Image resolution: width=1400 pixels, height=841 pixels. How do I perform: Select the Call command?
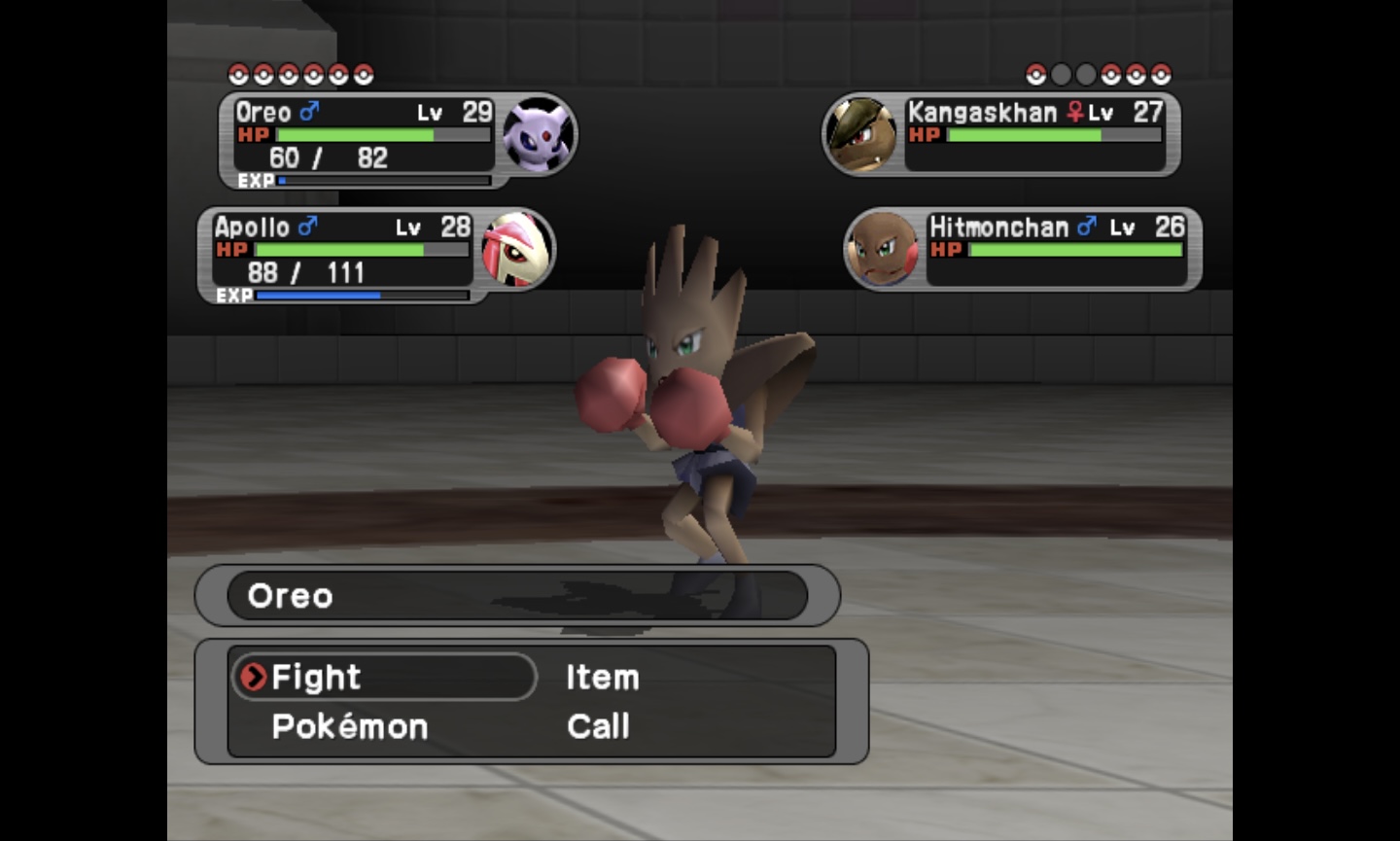click(x=598, y=726)
